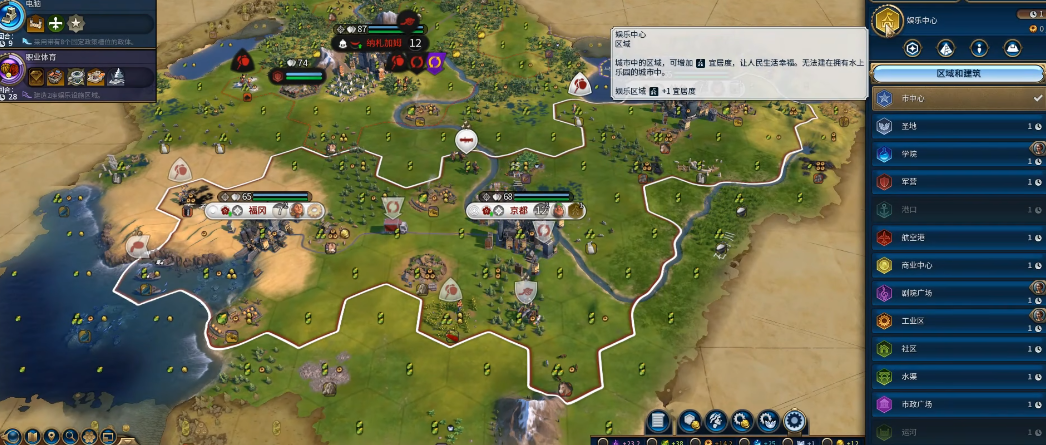Image resolution: width=1046 pixels, height=445 pixels.
Task: Select the 军营 (Encampment) district
Action: pyautogui.click(x=950, y=182)
